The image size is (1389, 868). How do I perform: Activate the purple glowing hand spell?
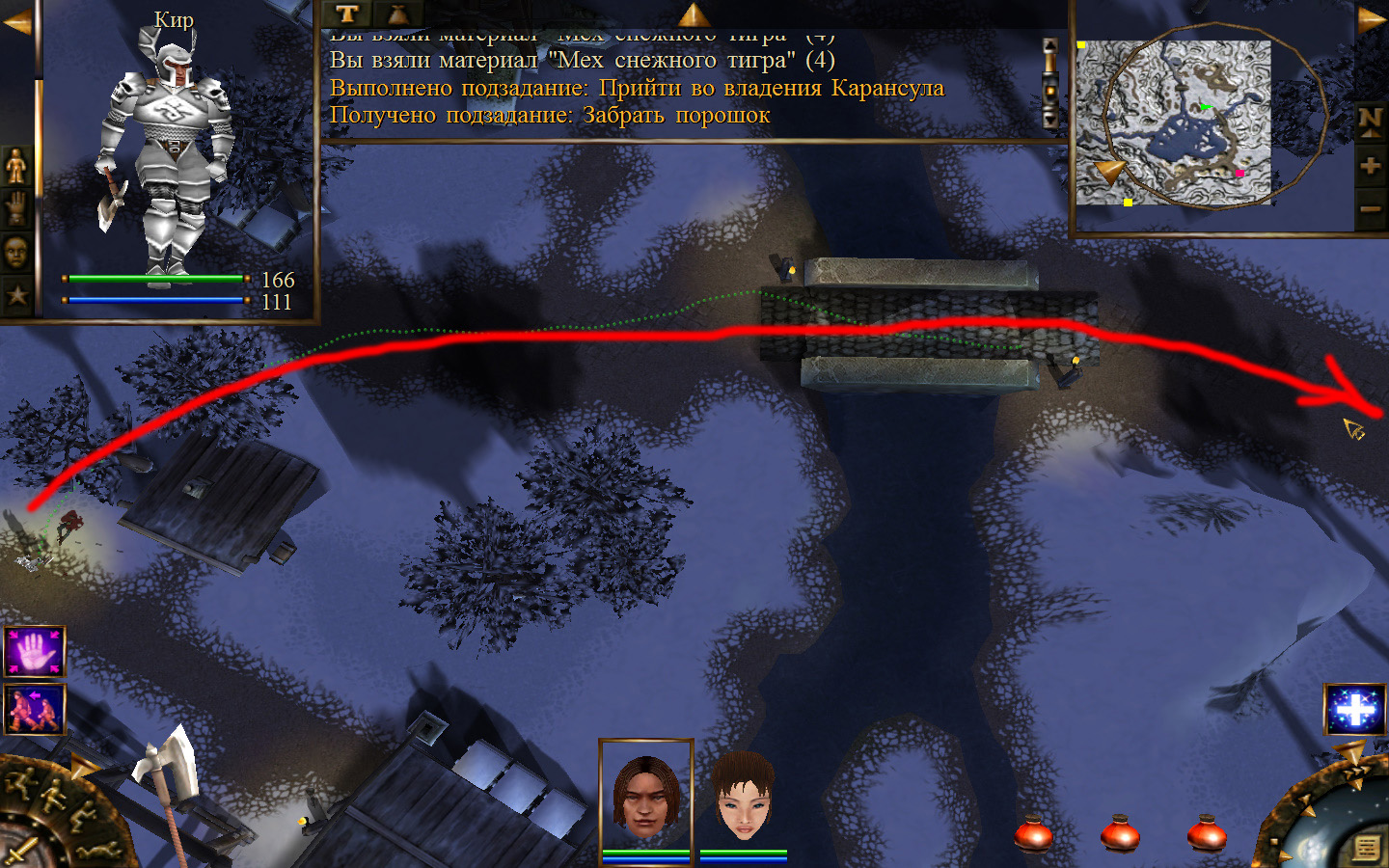coord(35,652)
